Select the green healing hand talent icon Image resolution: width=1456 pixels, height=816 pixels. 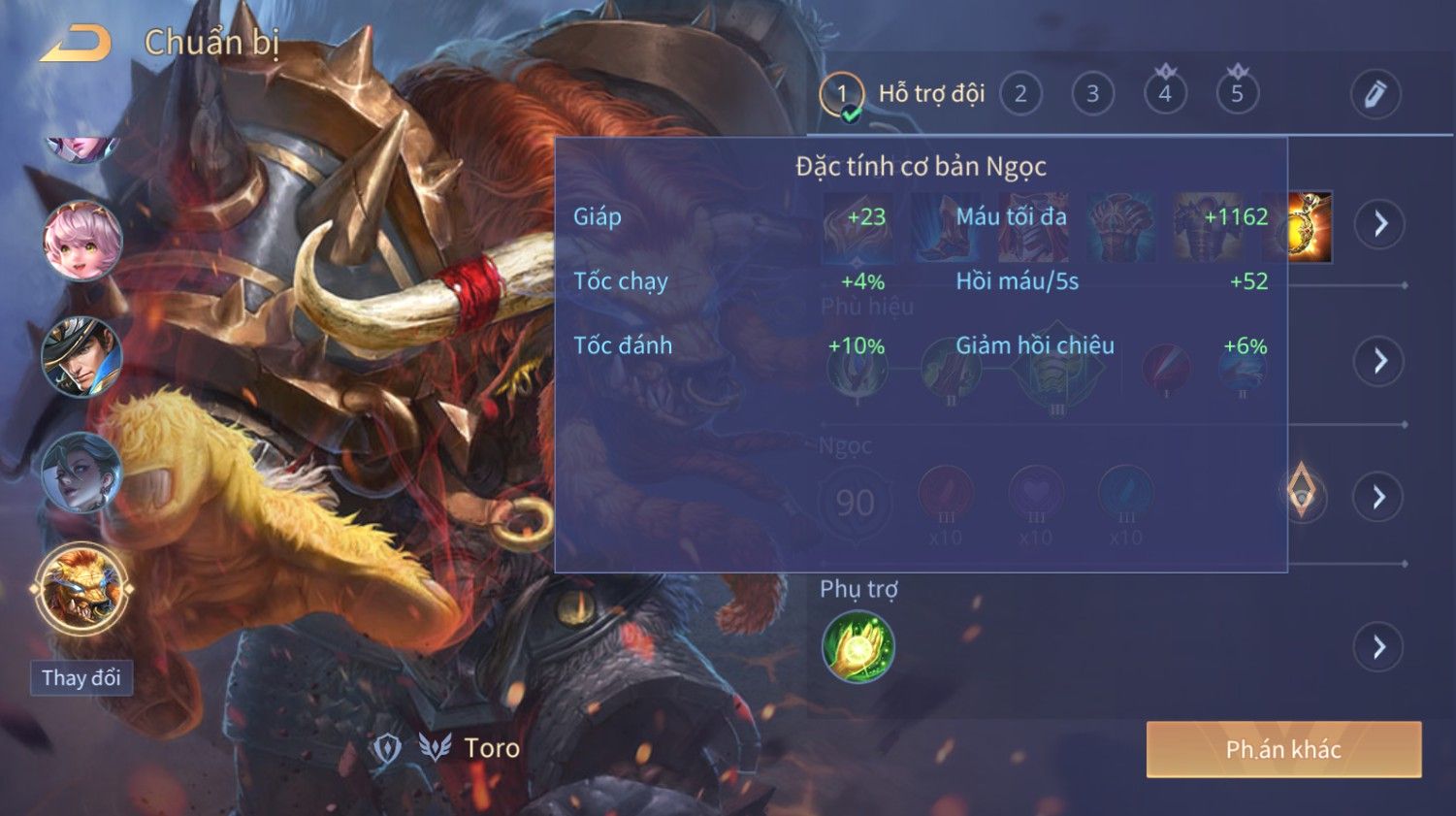tap(857, 647)
